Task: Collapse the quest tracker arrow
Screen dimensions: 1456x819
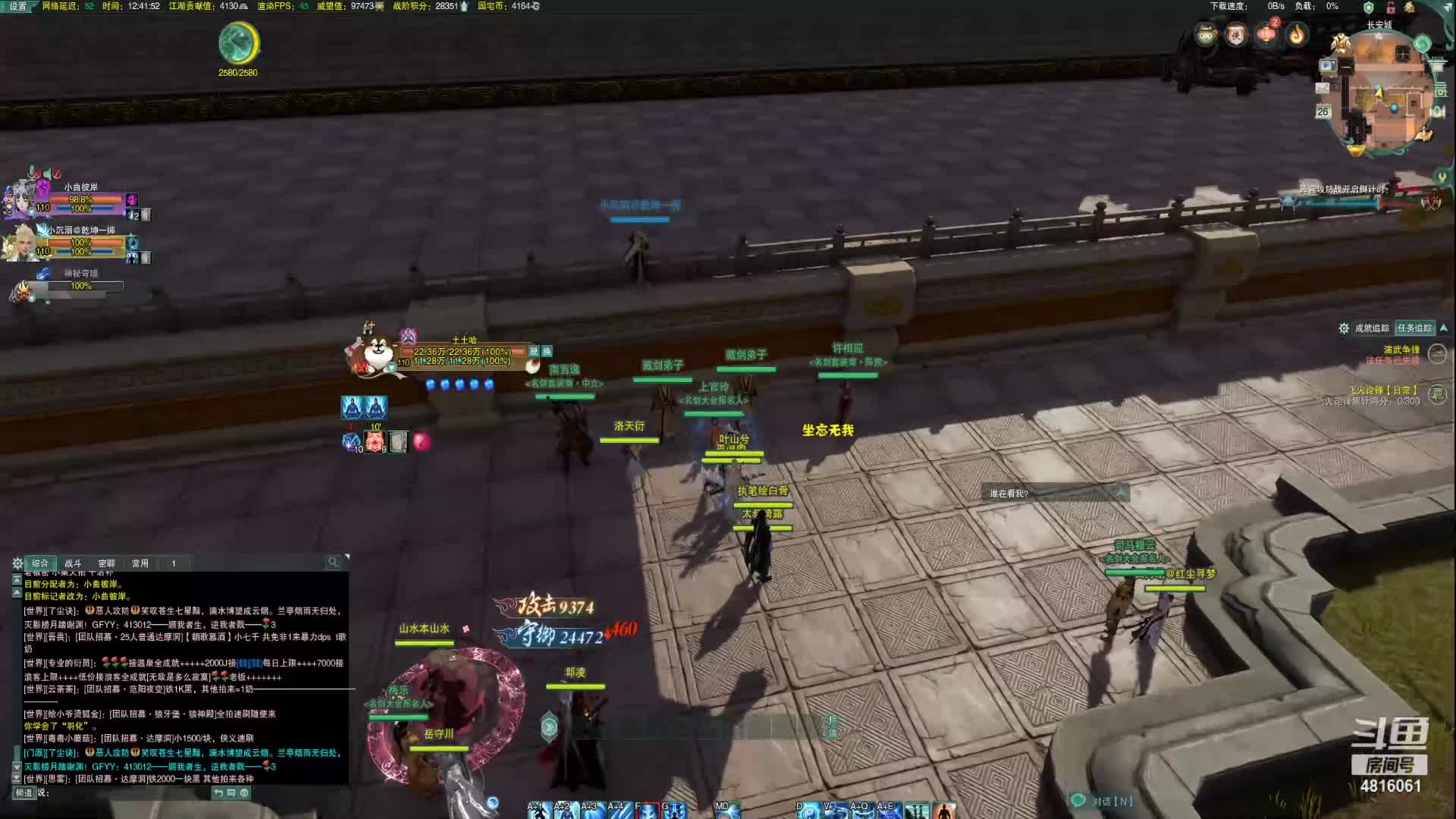Action: coord(1443,328)
